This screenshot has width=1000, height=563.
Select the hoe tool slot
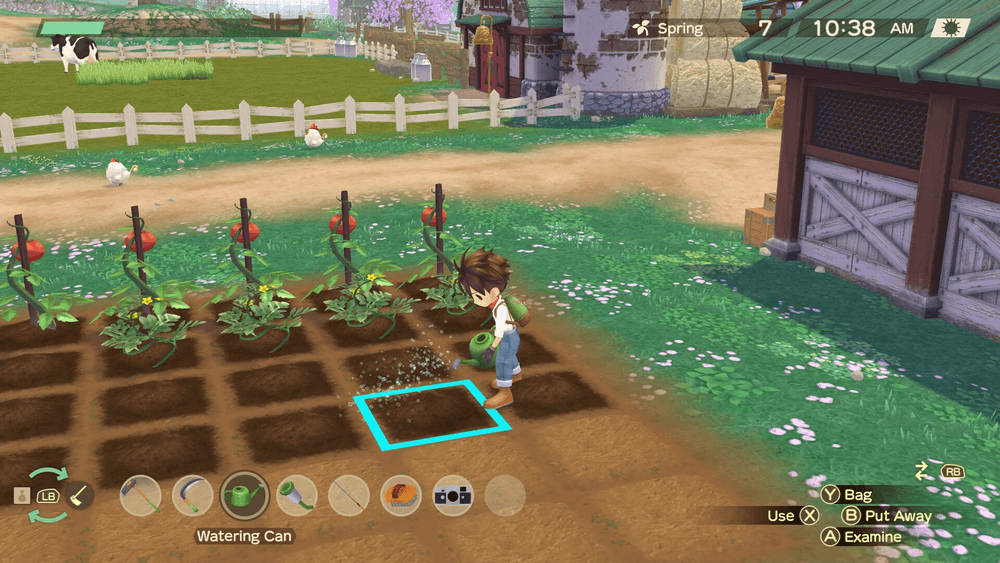click(x=140, y=495)
